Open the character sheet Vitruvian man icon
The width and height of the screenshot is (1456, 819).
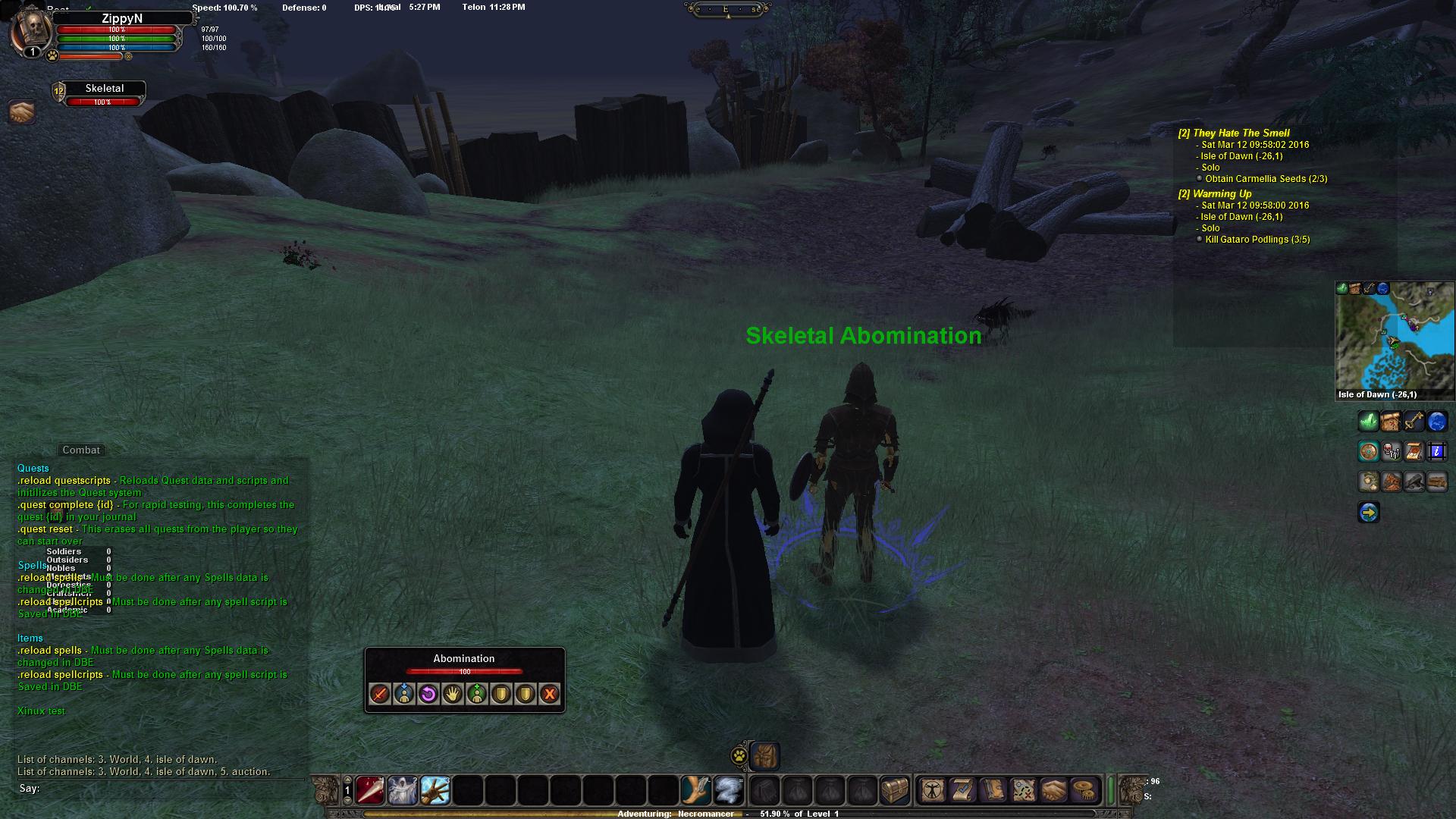(932, 791)
